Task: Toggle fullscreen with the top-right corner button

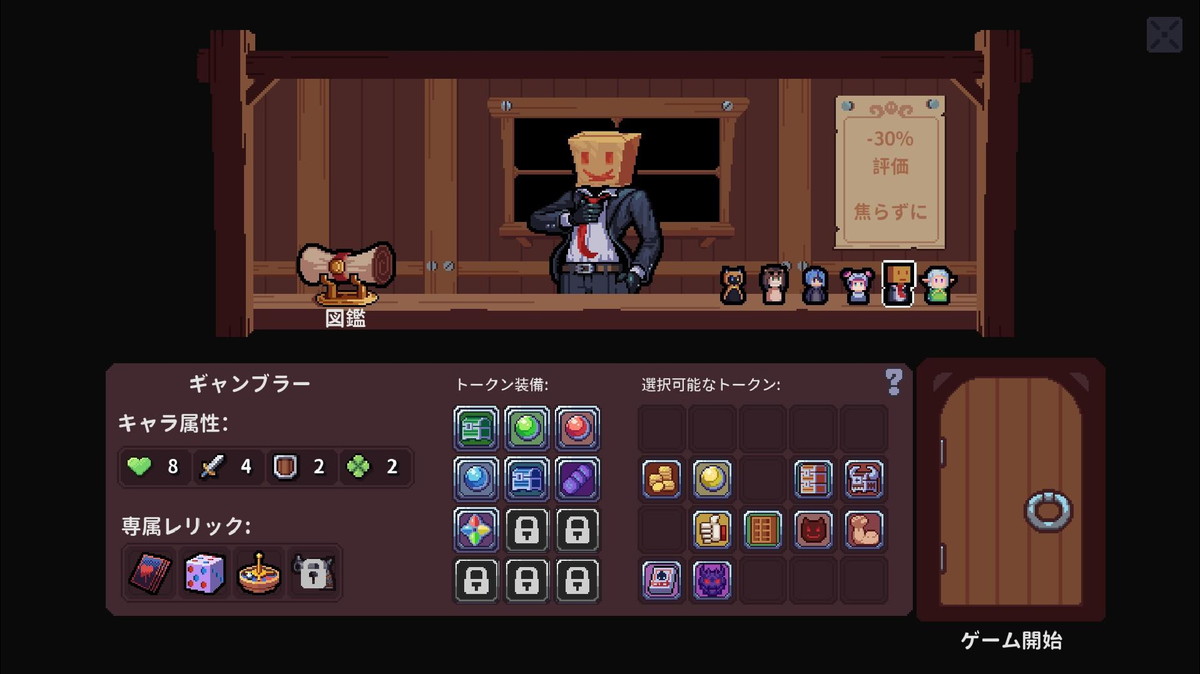Action: (1164, 35)
